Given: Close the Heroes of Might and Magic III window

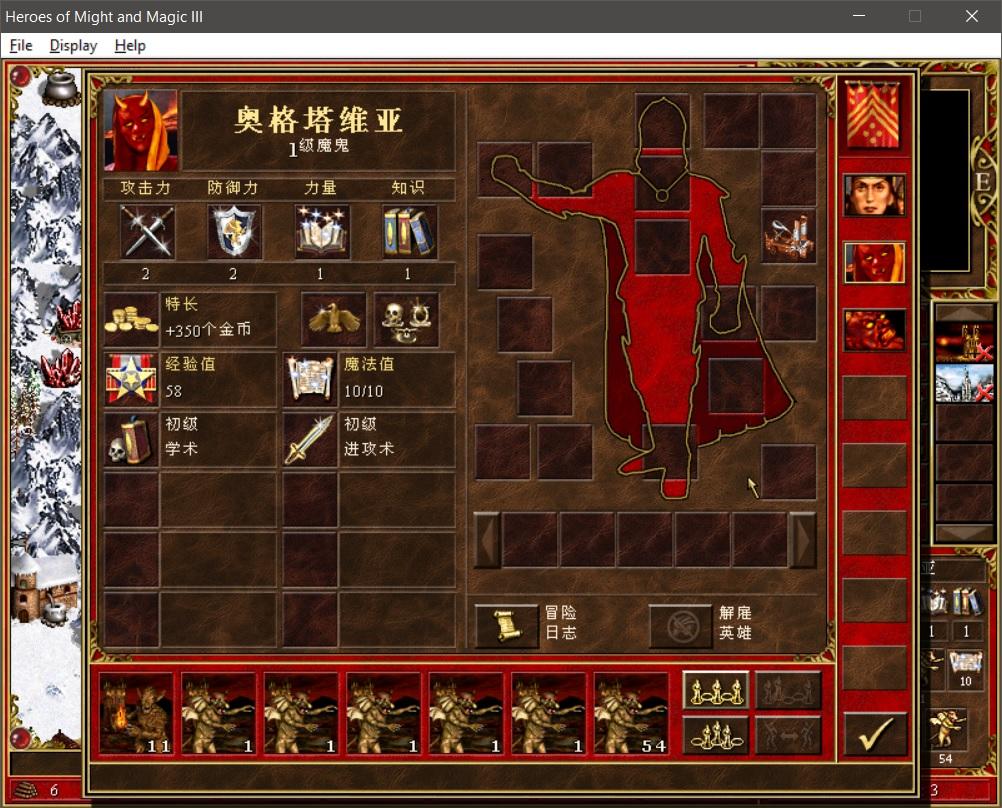Looking at the screenshot, I should 972,16.
